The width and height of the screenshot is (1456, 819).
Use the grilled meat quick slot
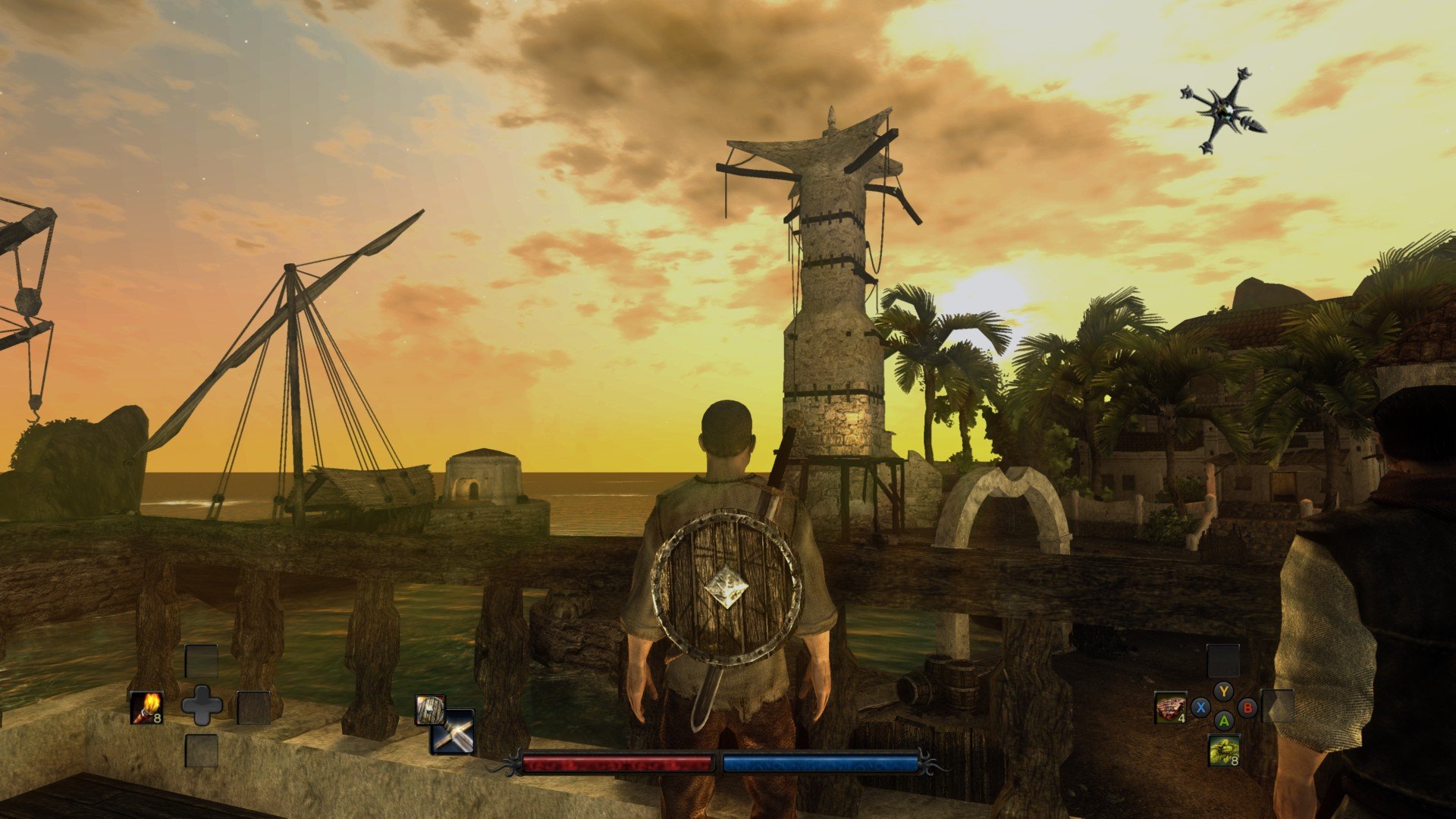pos(1170,708)
